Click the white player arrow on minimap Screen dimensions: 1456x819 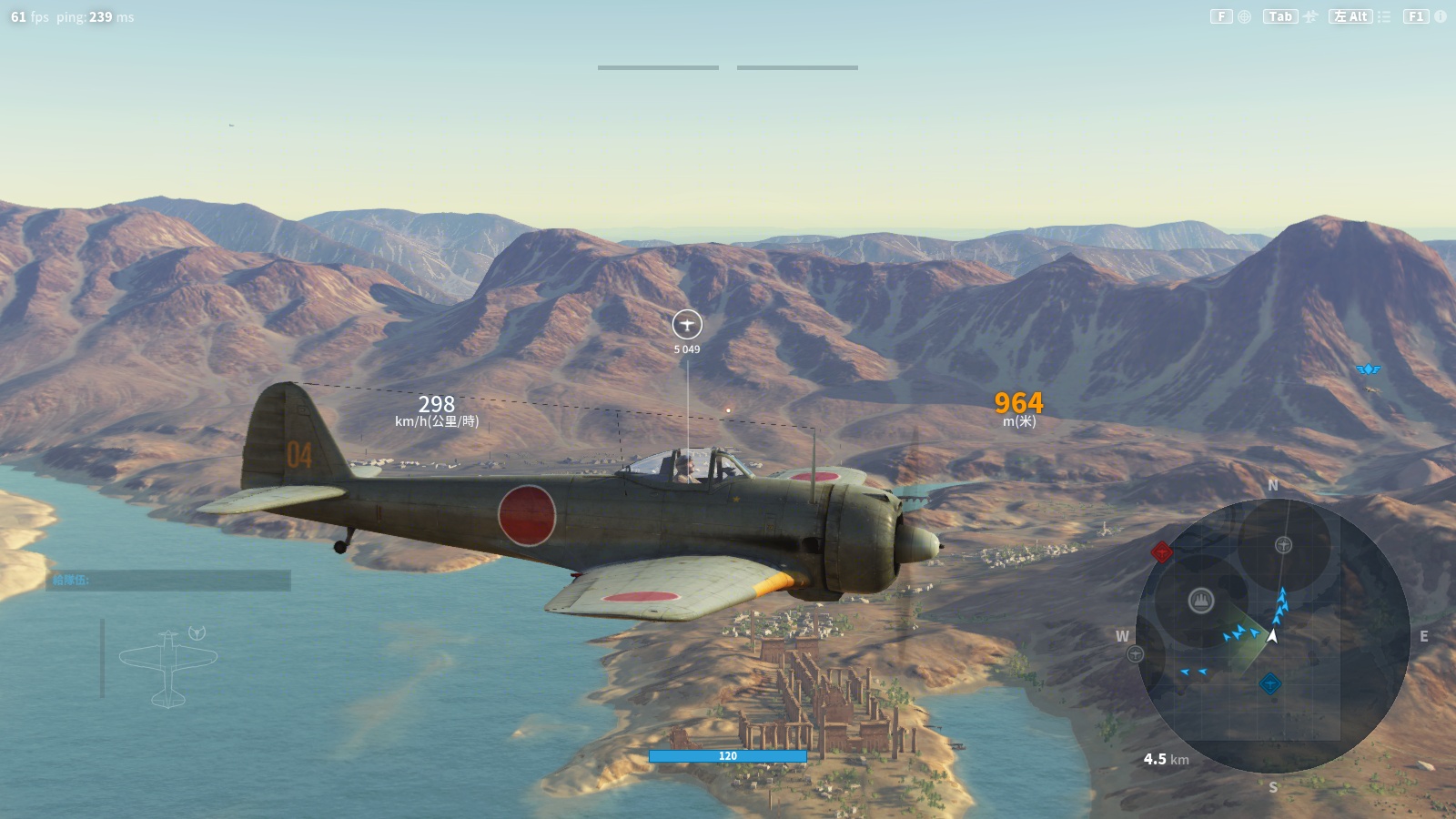click(1272, 636)
